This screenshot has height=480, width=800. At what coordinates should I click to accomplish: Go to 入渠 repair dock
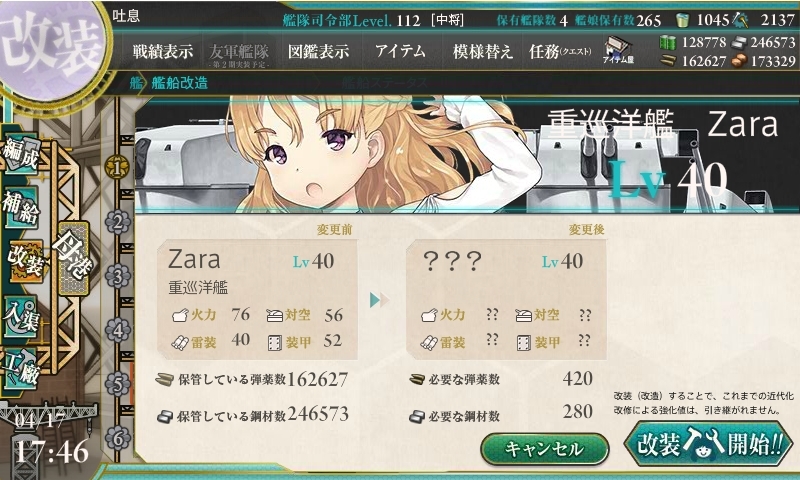click(x=24, y=315)
